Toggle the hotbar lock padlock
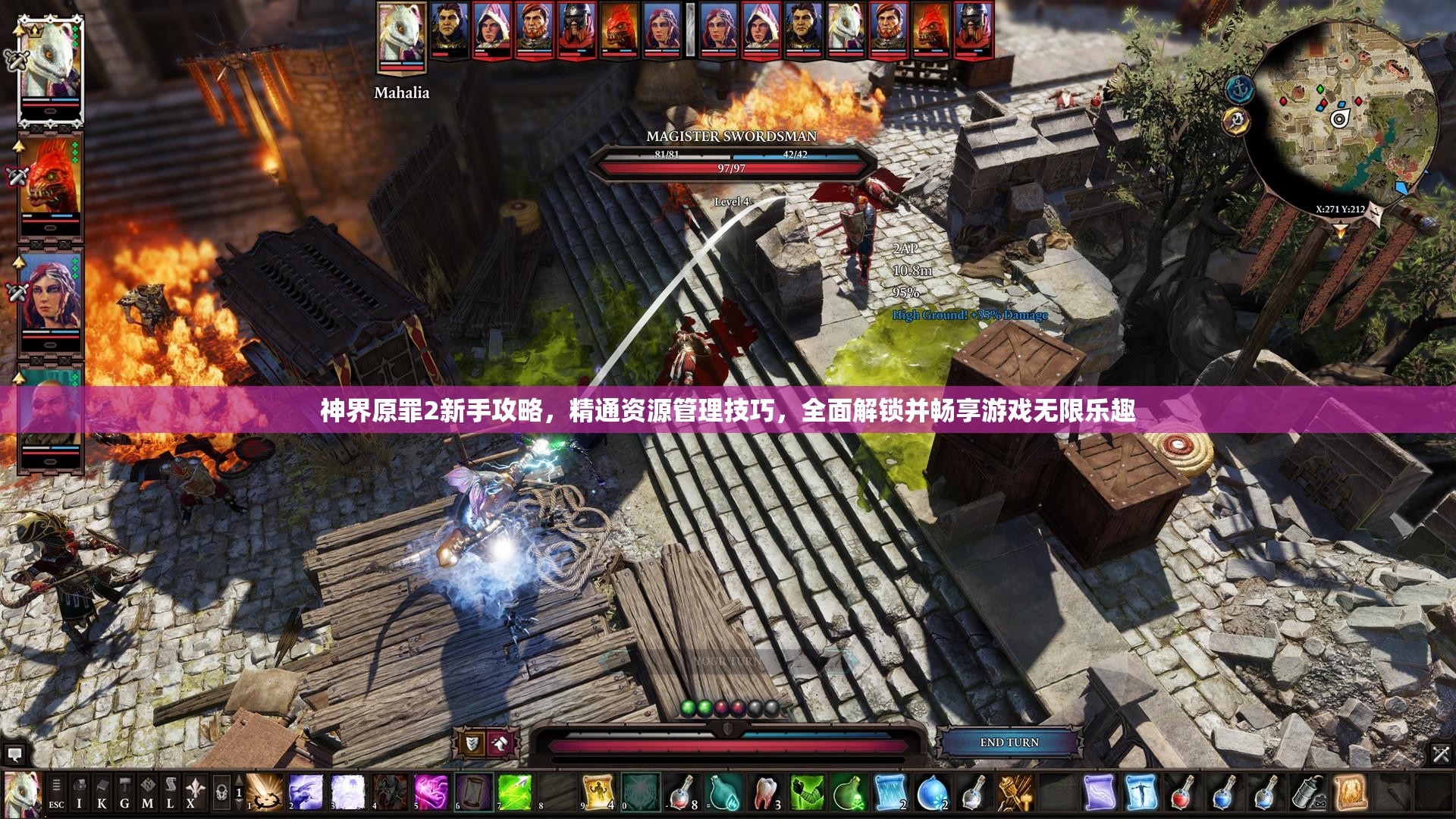Viewport: 1456px width, 819px height. pyautogui.click(x=222, y=791)
